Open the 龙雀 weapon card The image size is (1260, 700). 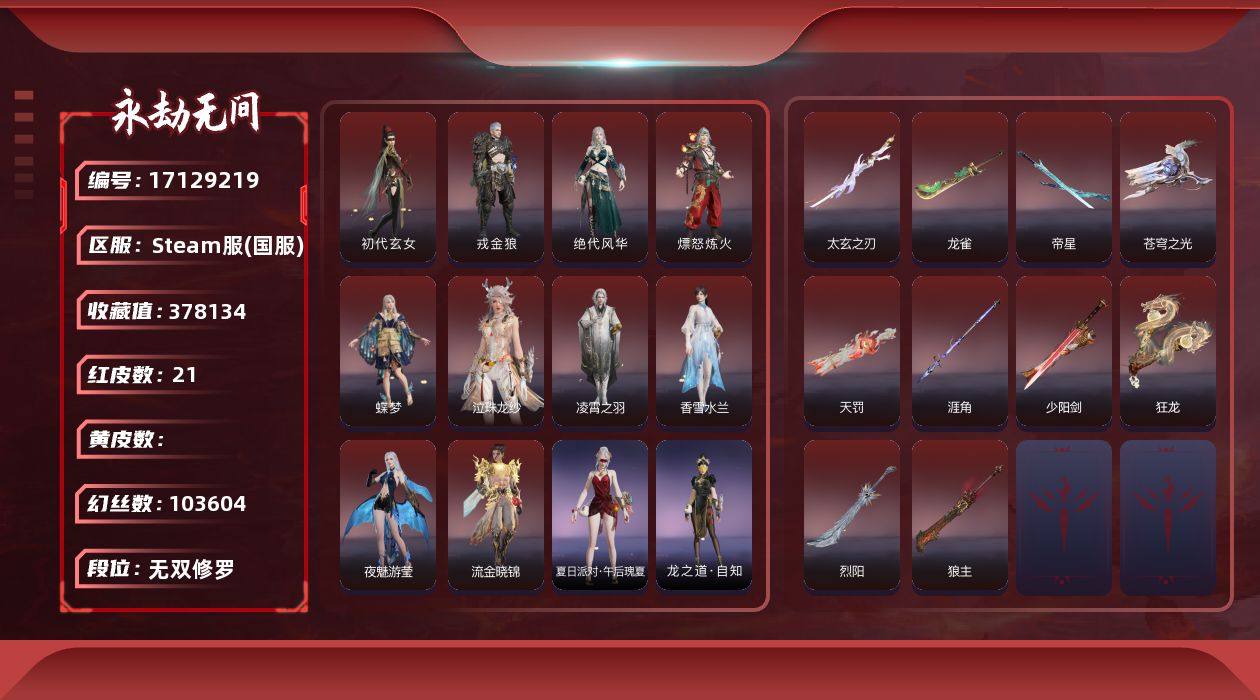(960, 187)
